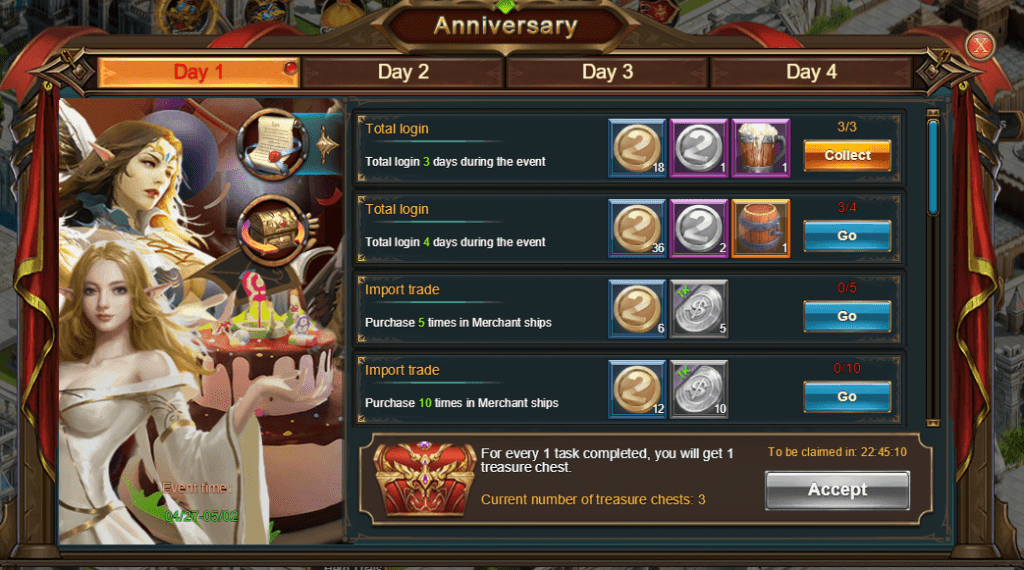This screenshot has width=1024, height=570.
Task: Inspect the wooden barrel reward item
Action: [x=761, y=229]
